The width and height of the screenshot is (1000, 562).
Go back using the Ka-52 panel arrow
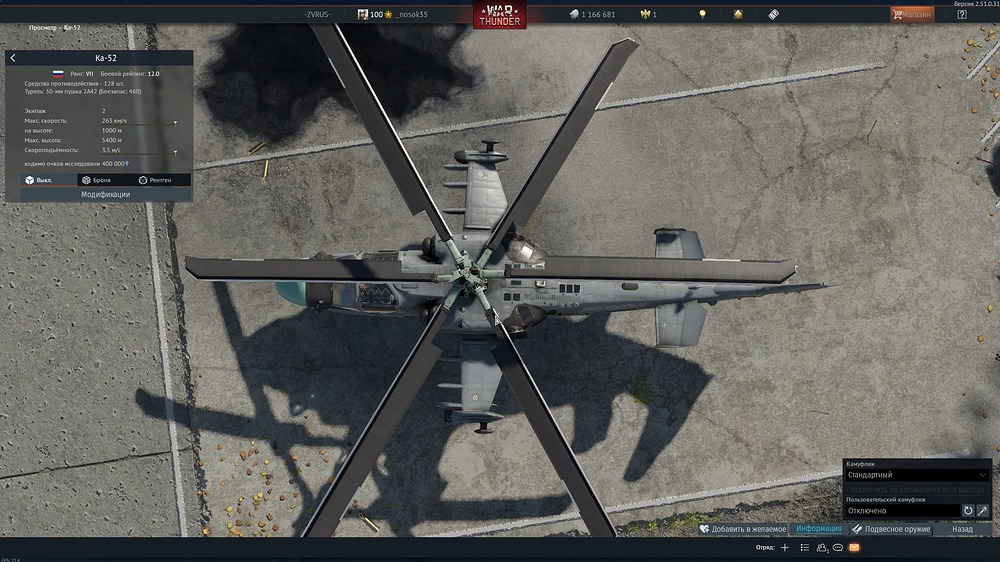(x=13, y=58)
